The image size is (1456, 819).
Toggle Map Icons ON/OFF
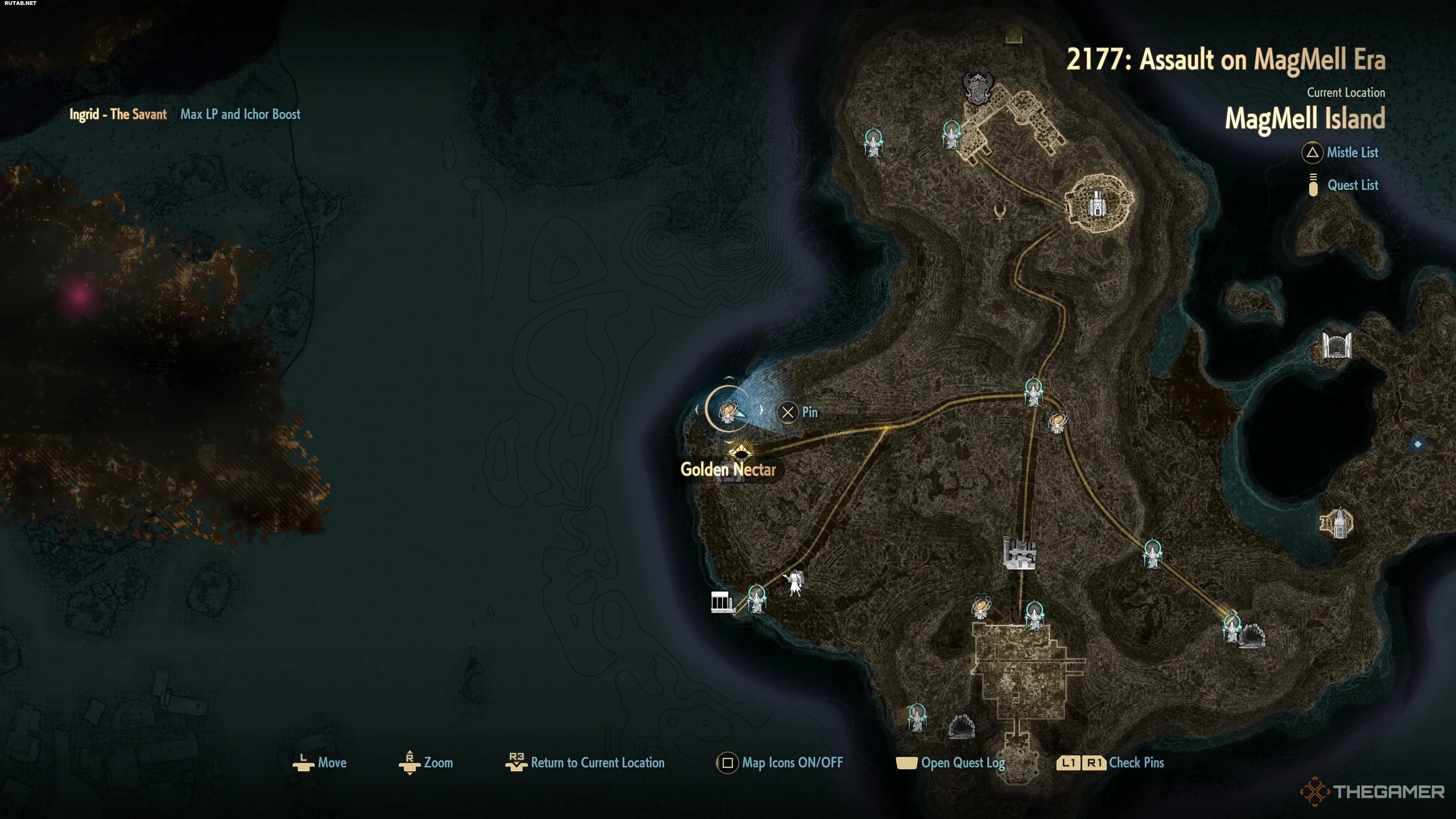791,763
